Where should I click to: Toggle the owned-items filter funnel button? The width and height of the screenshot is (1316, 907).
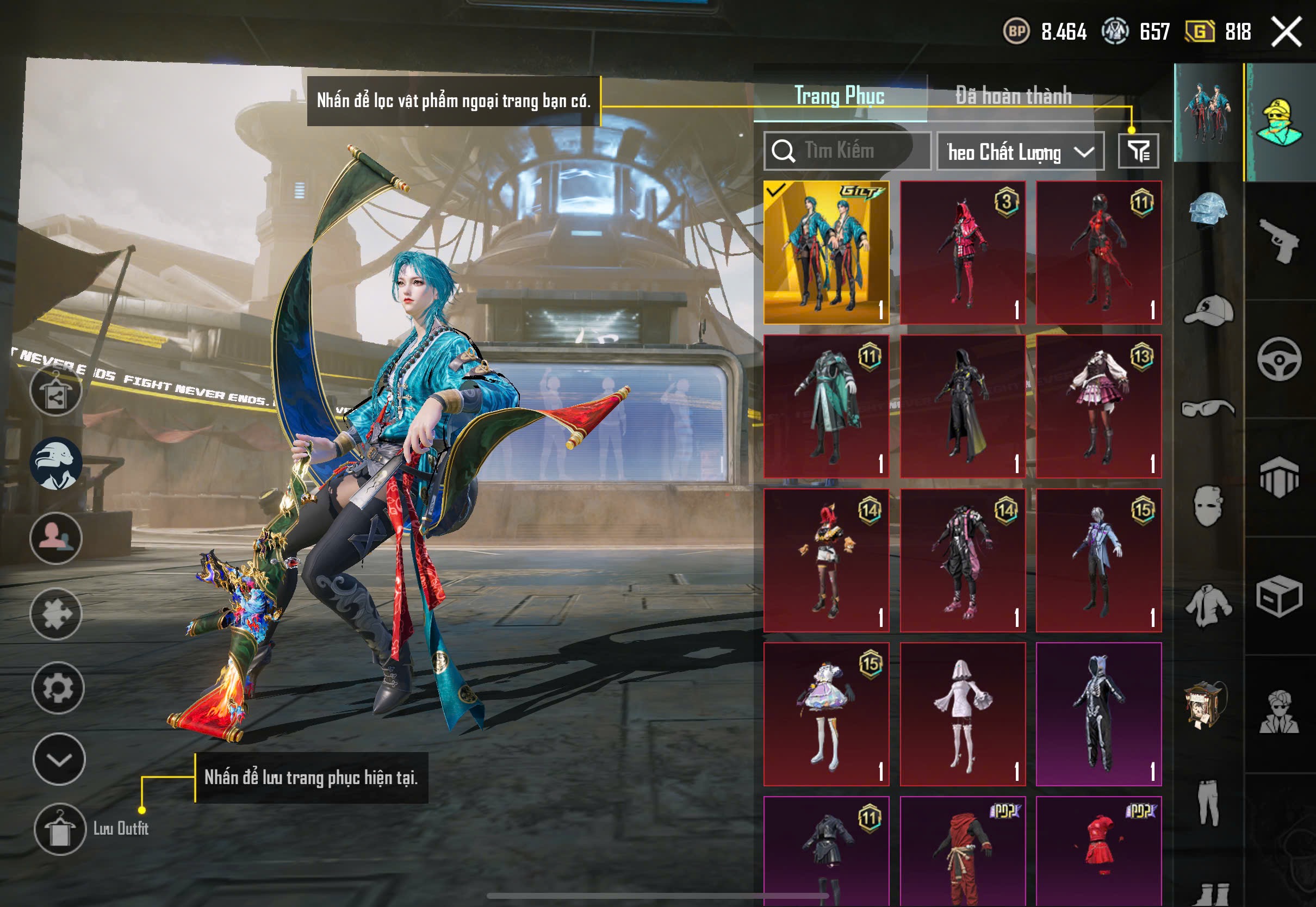click(1138, 151)
